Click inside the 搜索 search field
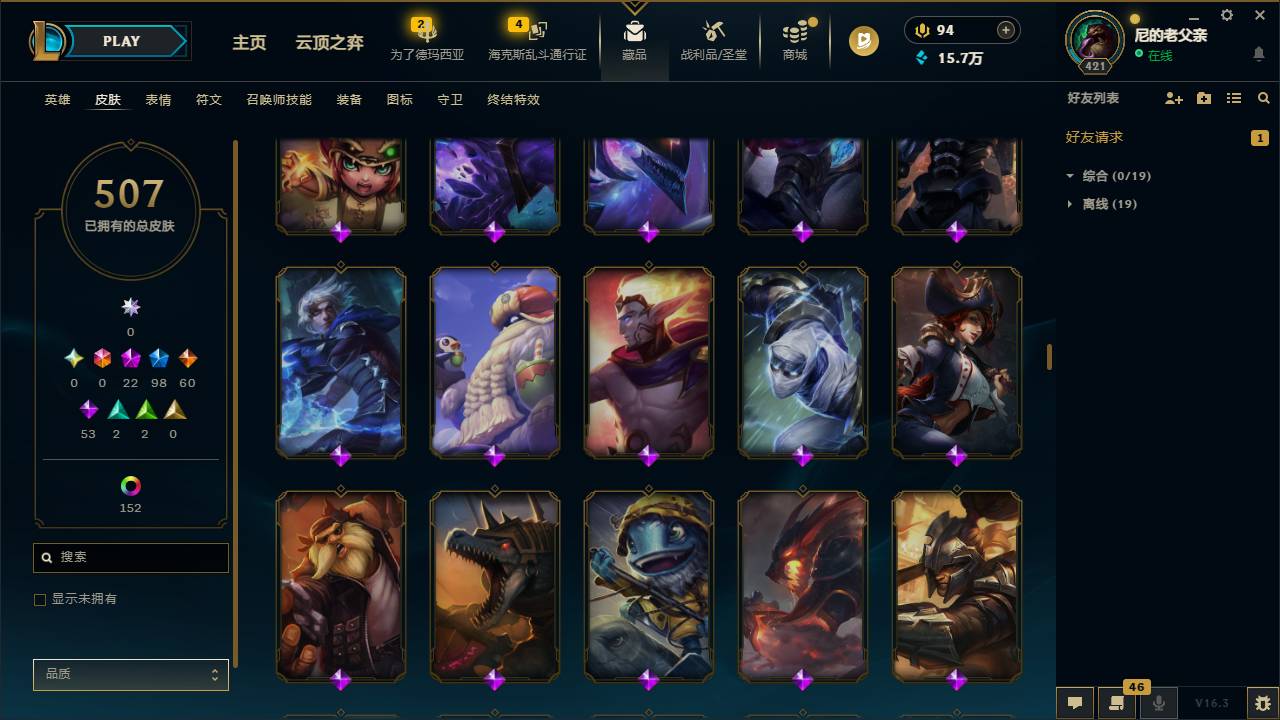Viewport: 1280px width, 720px height. coord(130,557)
